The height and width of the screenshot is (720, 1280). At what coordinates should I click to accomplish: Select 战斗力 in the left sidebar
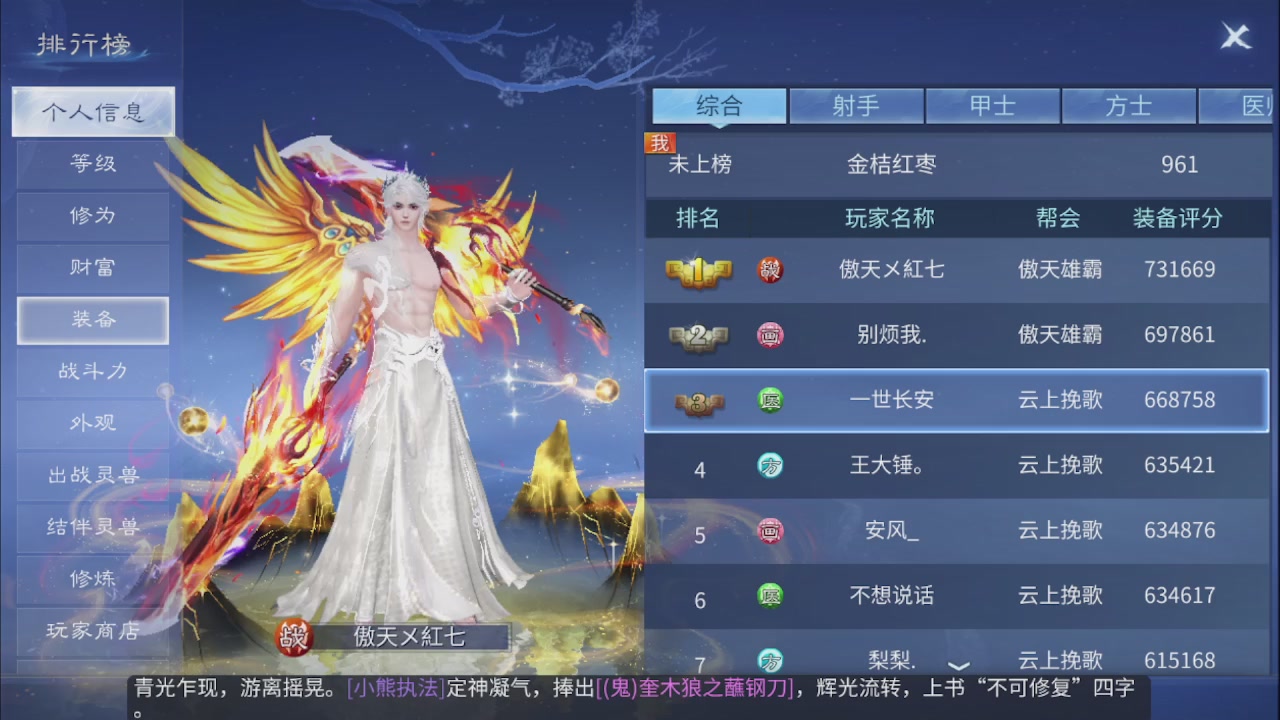92,371
